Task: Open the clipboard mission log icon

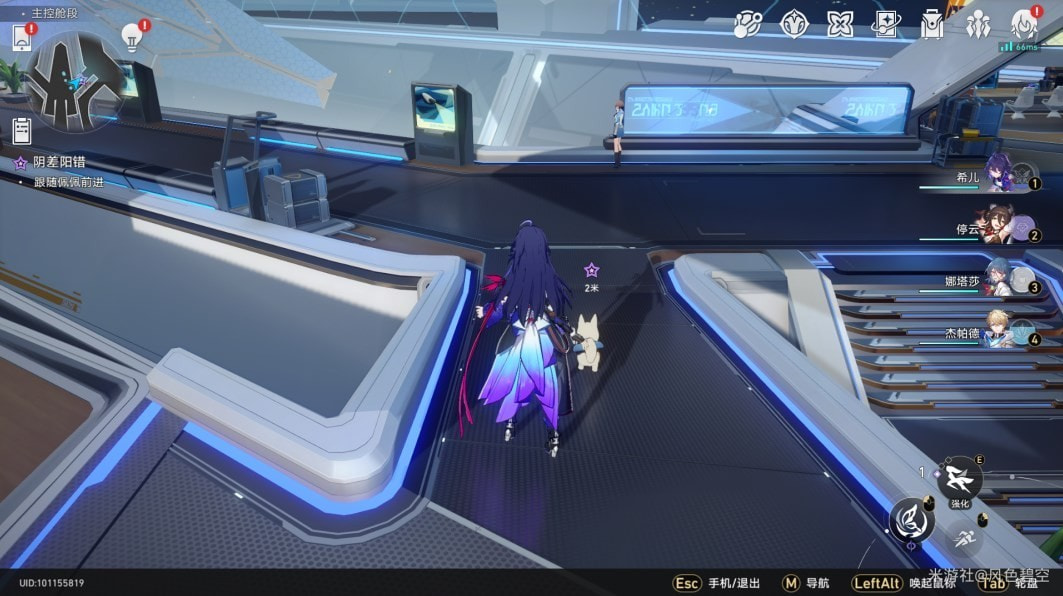Action: (x=22, y=130)
